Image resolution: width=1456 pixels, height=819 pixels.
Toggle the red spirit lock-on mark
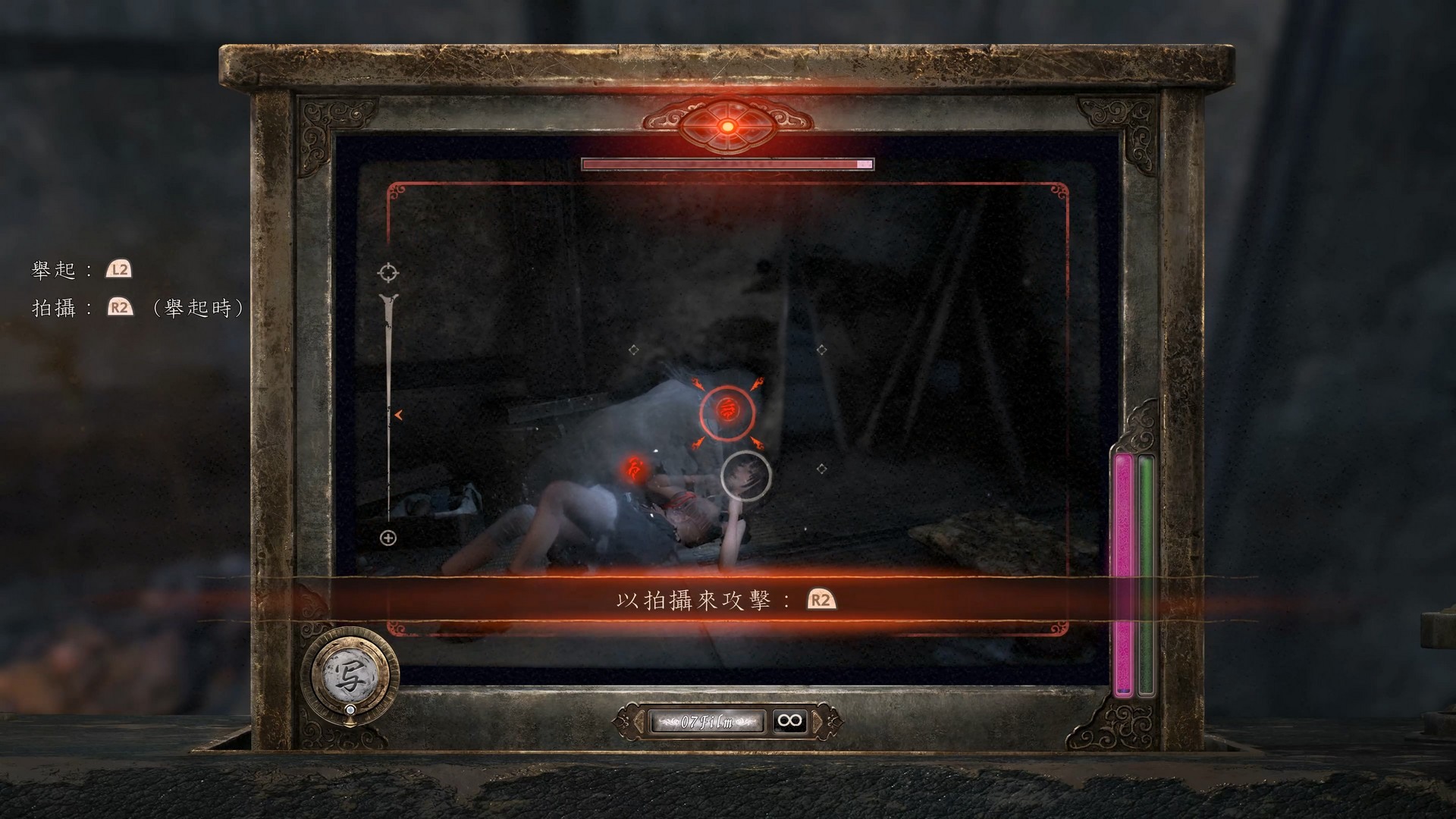click(726, 412)
